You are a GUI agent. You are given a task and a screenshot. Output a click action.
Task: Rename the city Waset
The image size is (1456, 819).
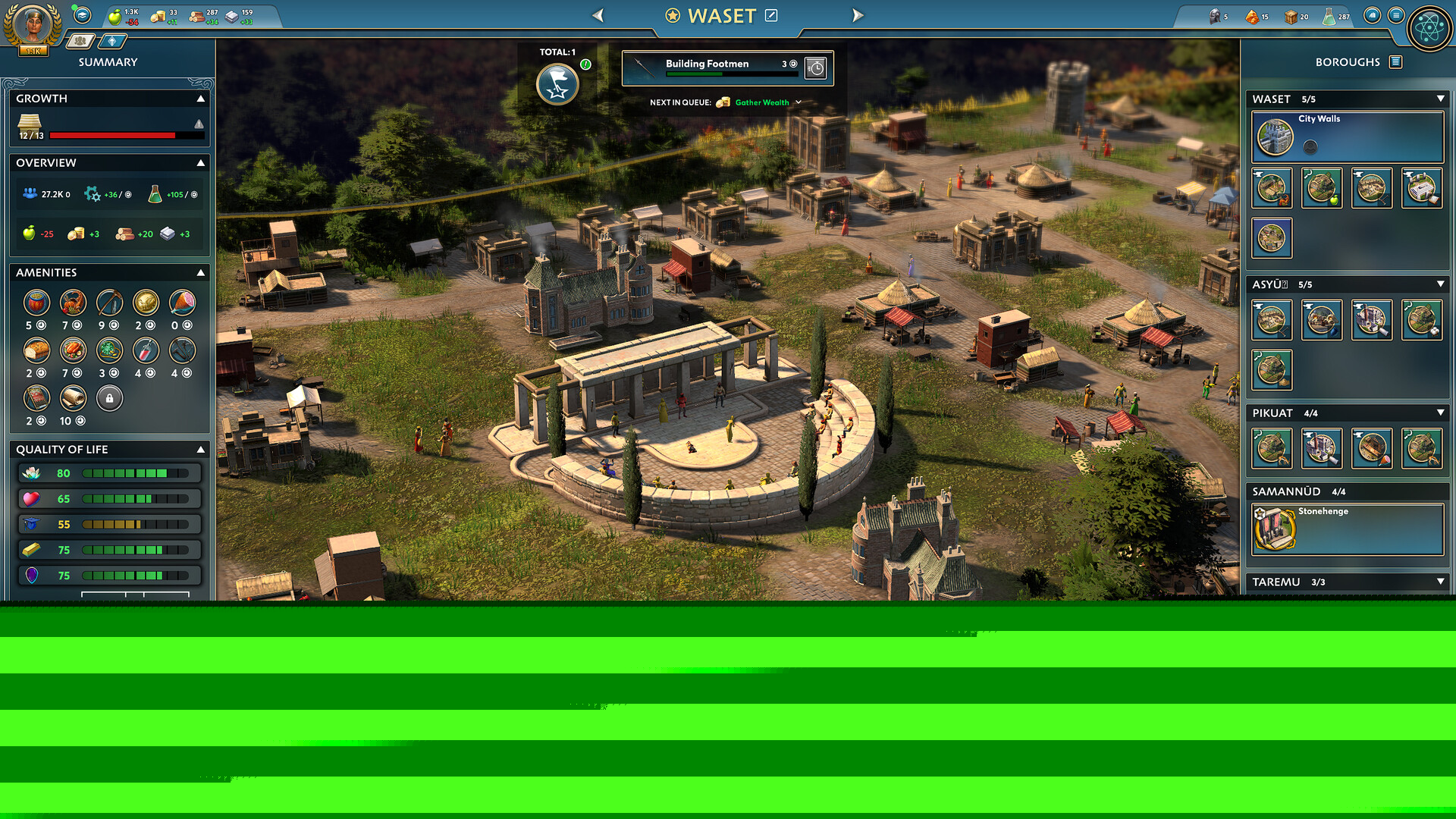(771, 15)
